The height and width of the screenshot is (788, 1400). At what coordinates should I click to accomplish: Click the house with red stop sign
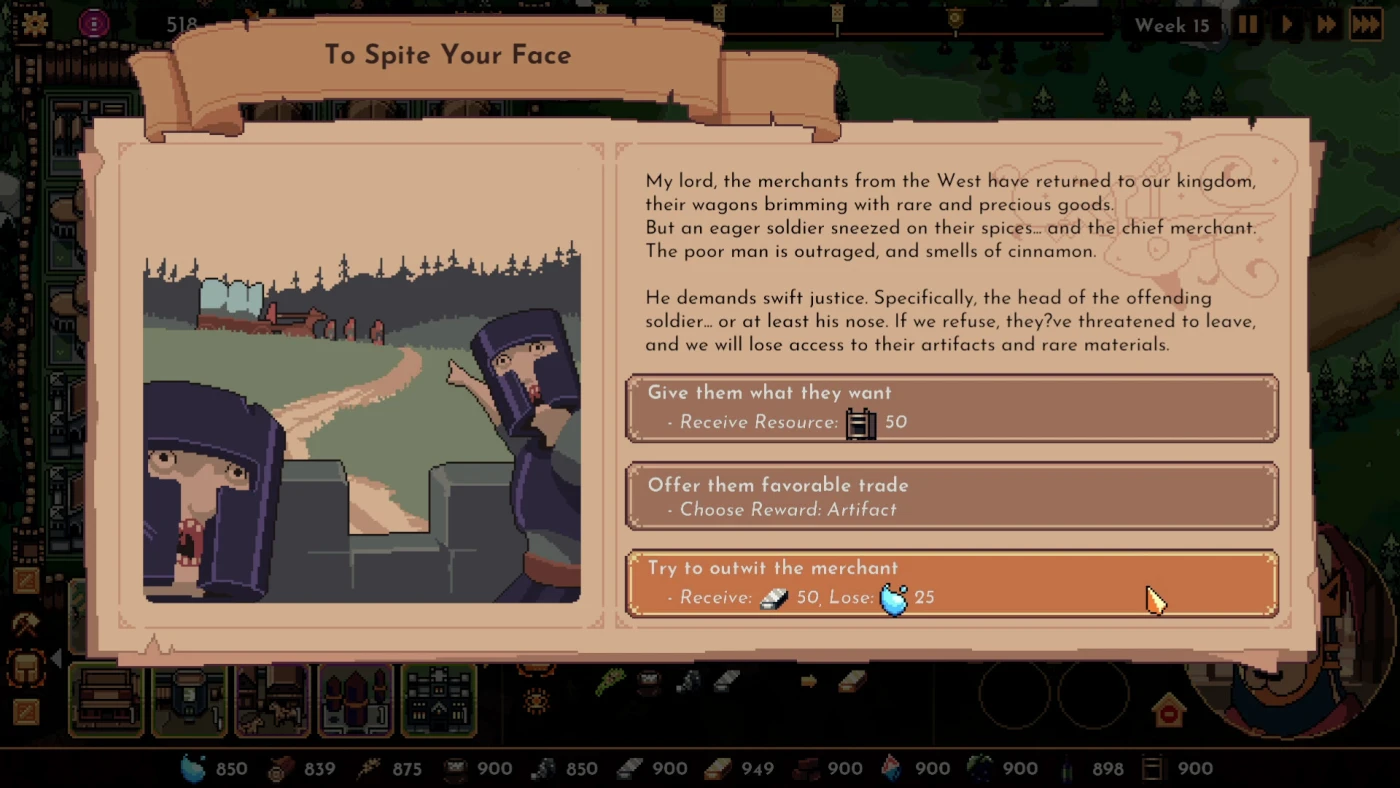click(x=1168, y=712)
